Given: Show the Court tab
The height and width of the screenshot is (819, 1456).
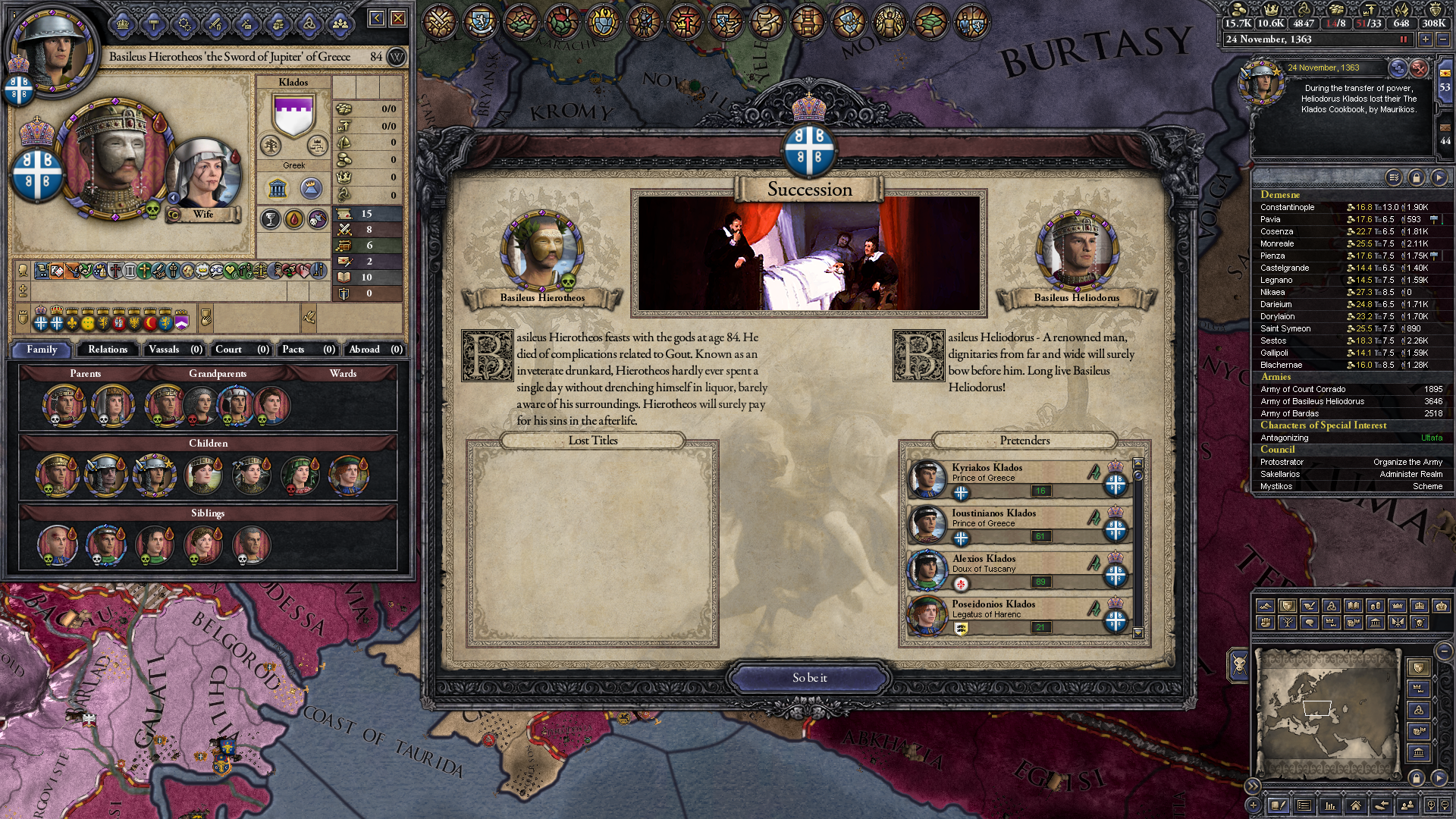Looking at the screenshot, I should 240,350.
